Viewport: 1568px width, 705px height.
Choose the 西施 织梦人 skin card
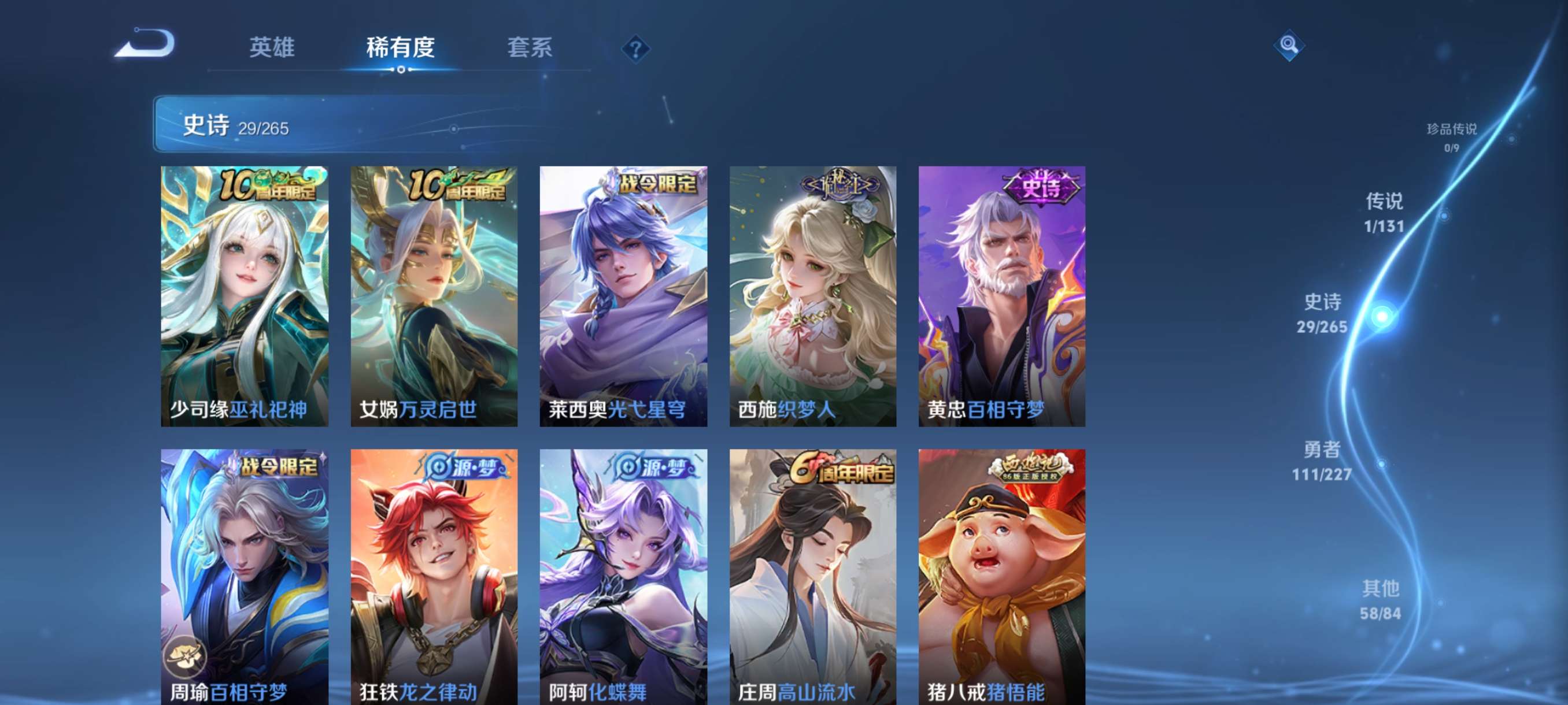point(812,296)
